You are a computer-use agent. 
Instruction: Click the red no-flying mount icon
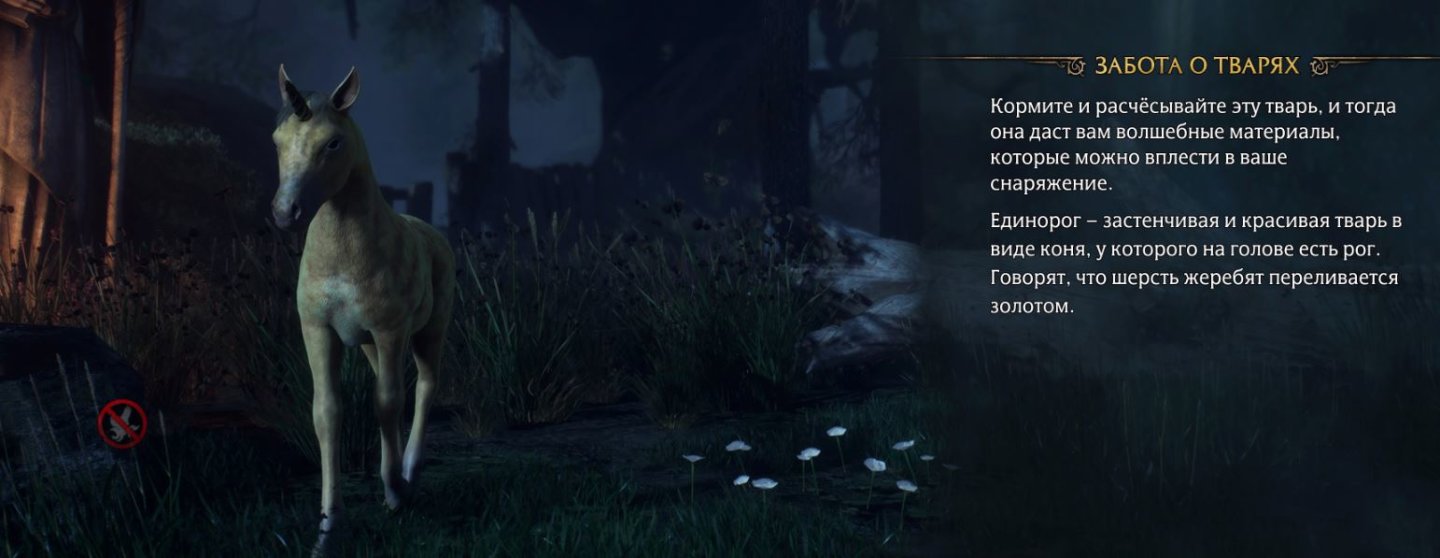(x=123, y=424)
